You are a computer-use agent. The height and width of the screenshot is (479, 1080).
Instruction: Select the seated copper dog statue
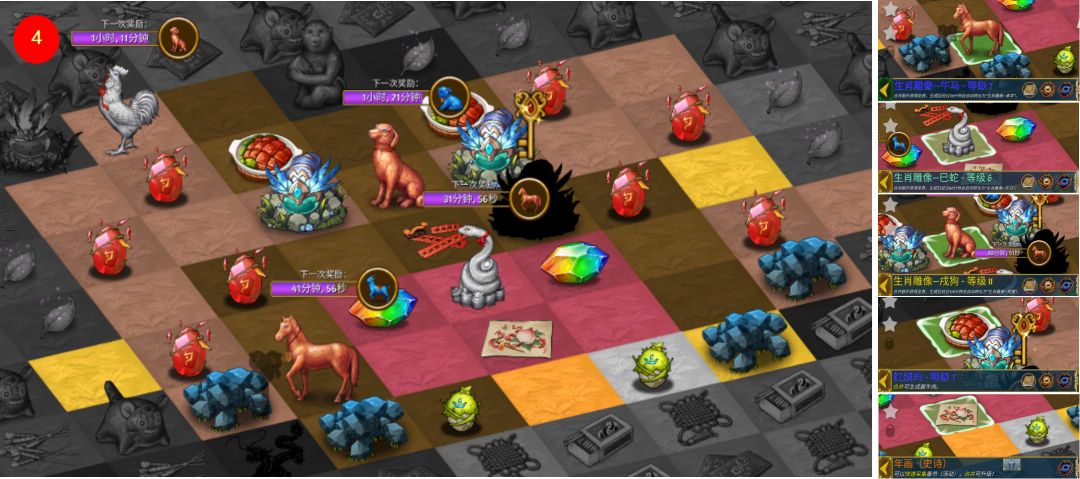(x=390, y=165)
